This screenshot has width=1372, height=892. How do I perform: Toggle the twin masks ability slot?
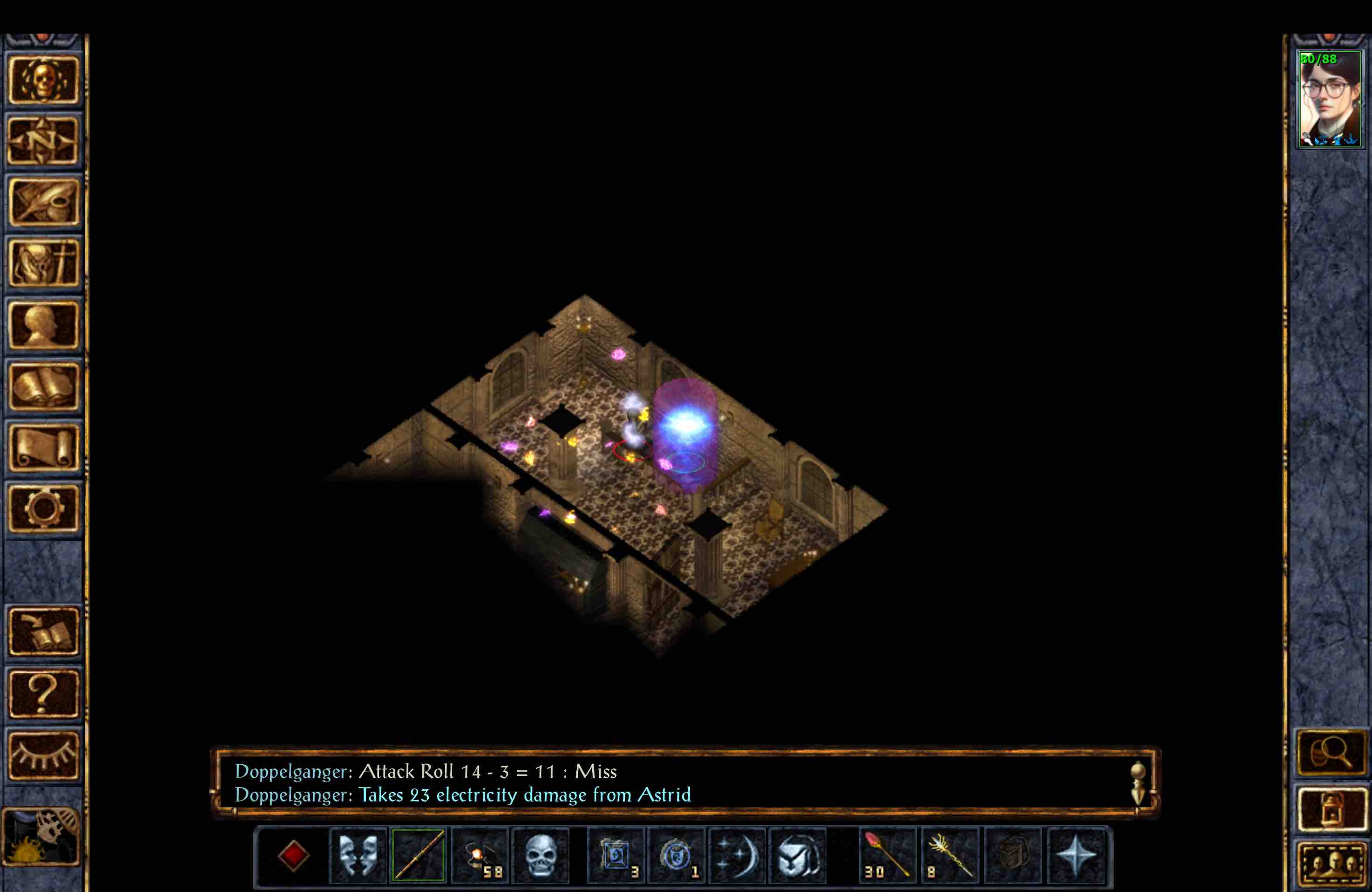click(357, 856)
